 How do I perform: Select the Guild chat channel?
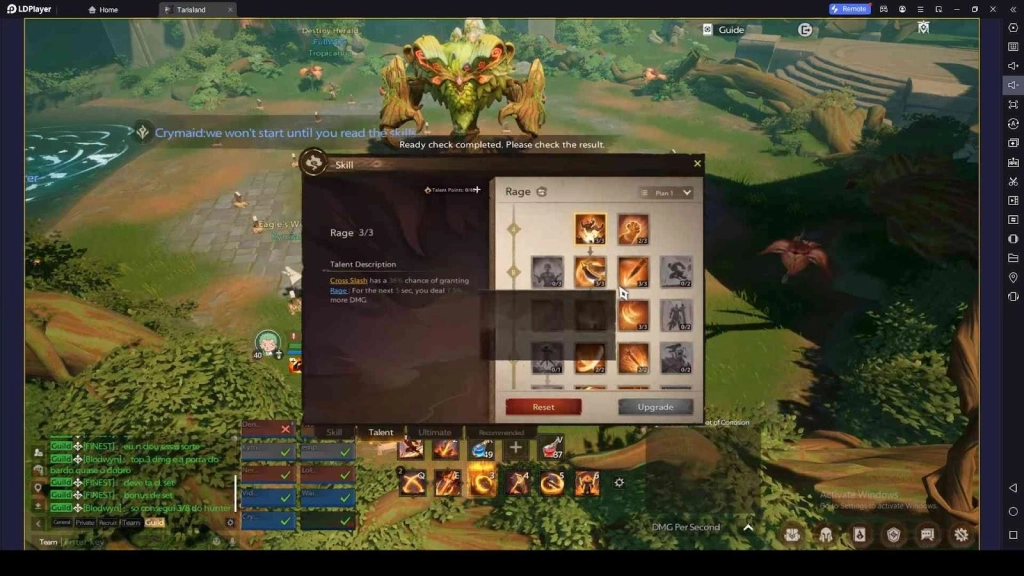tap(155, 522)
